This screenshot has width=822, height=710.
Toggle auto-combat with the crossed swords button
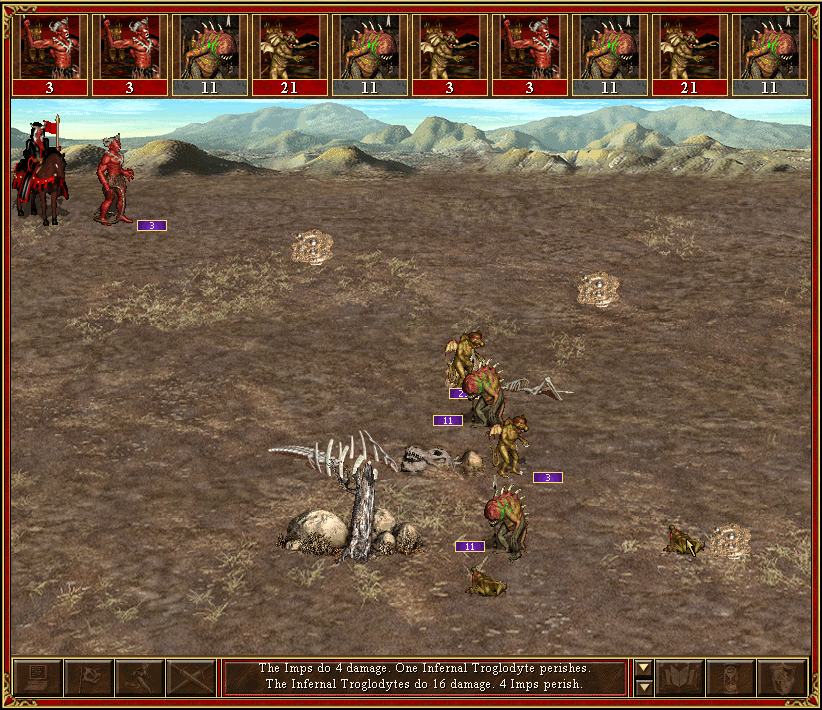coord(190,678)
